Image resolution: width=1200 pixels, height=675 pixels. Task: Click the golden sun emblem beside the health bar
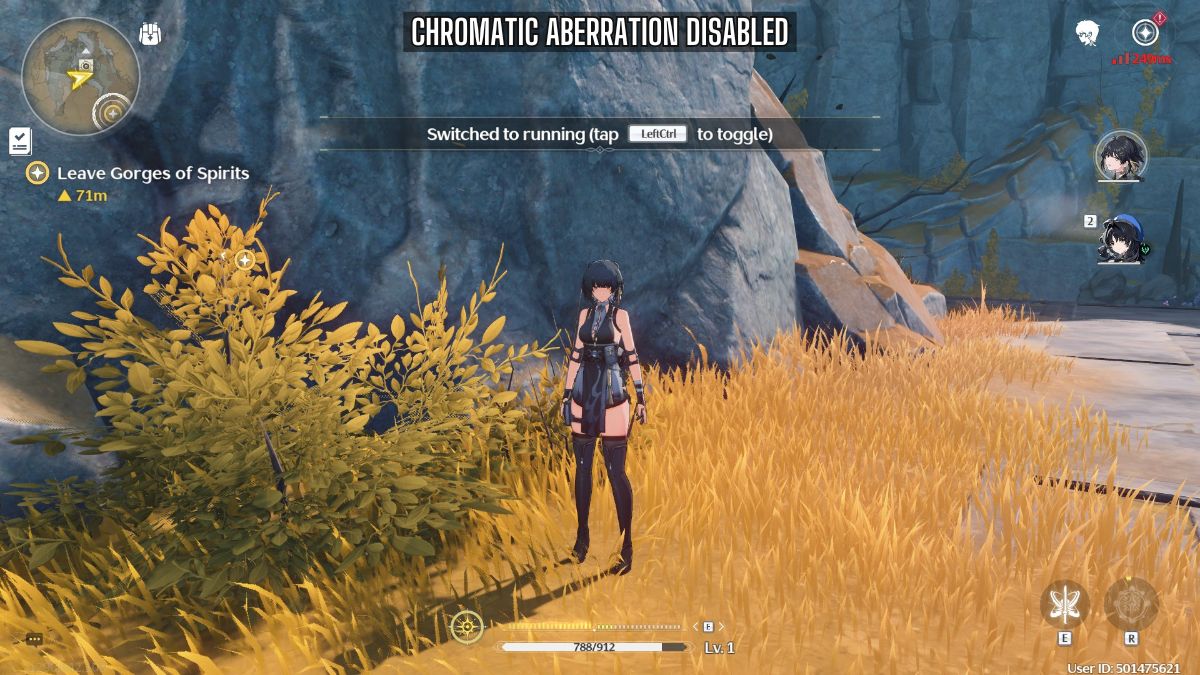(x=466, y=627)
